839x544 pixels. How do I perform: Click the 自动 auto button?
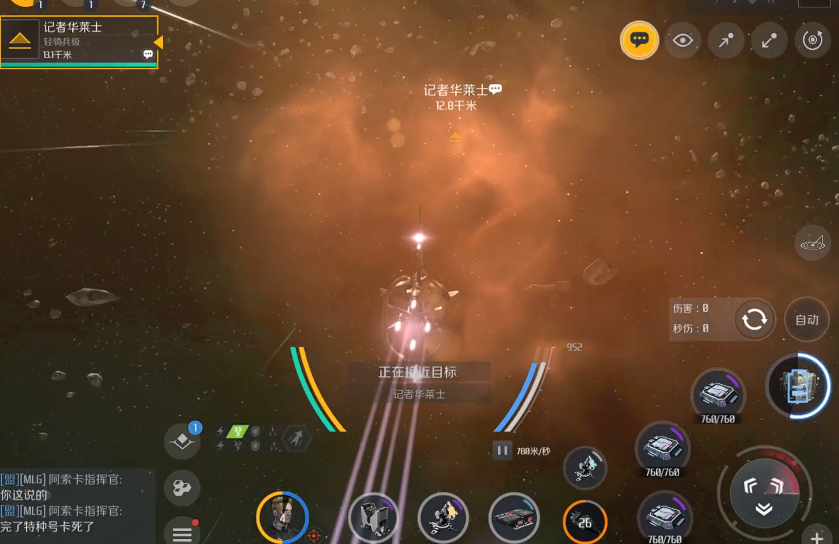806,320
